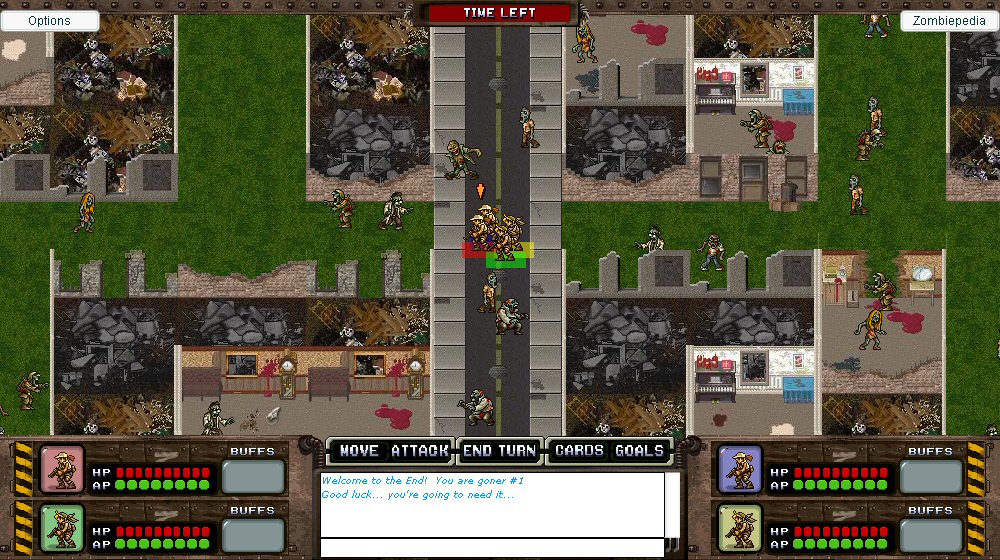
Task: Select the pink-framed survivor portrait
Action: tap(62, 469)
